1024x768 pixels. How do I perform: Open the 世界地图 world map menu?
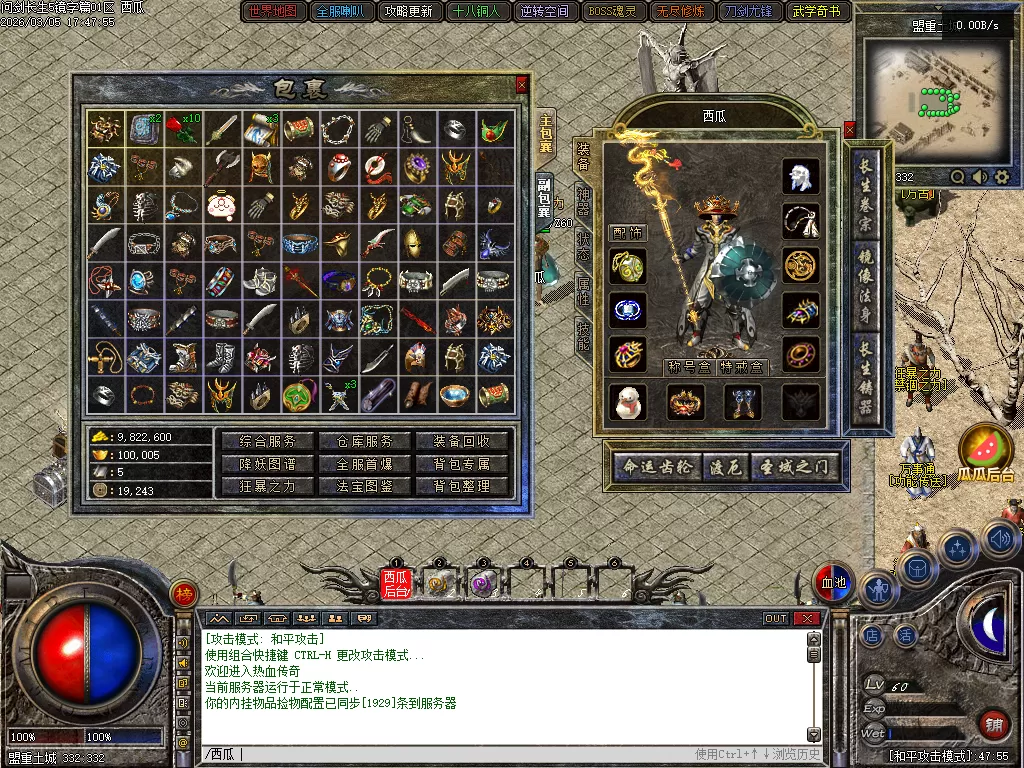point(273,12)
